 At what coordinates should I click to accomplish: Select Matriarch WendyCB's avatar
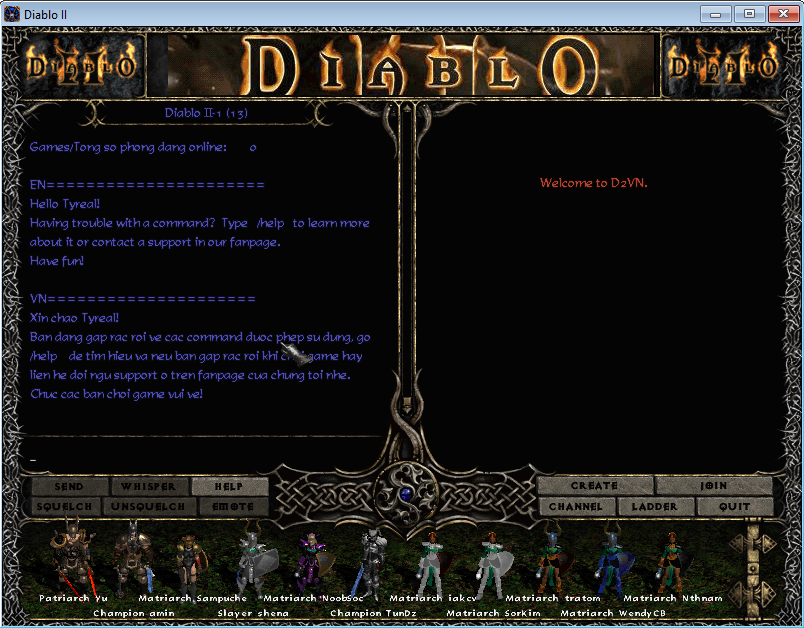click(610, 562)
